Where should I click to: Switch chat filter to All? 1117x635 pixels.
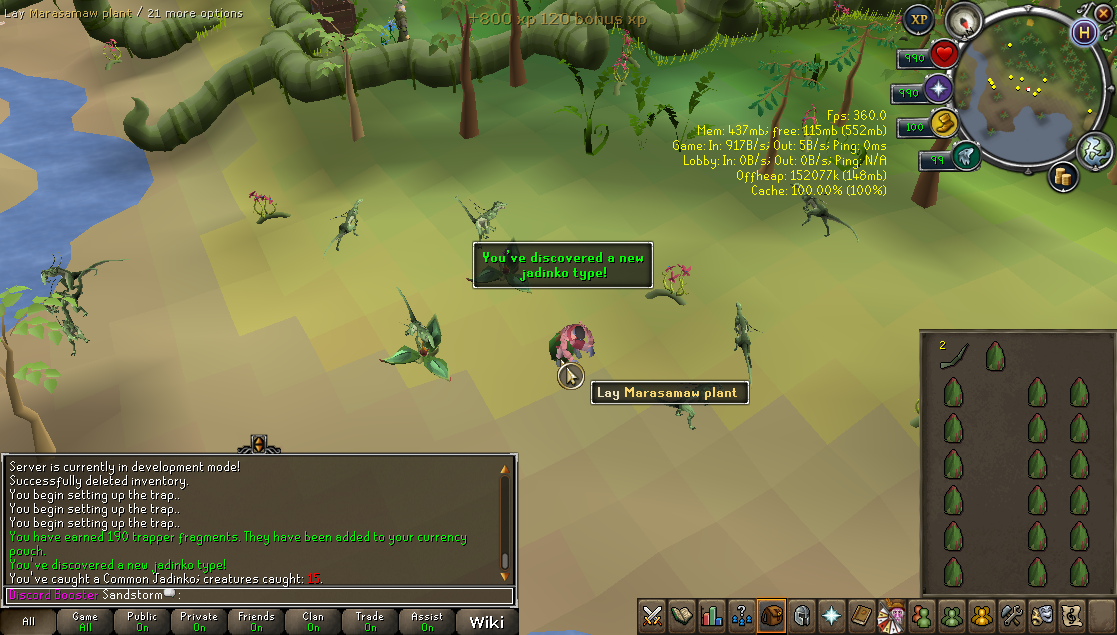28,622
